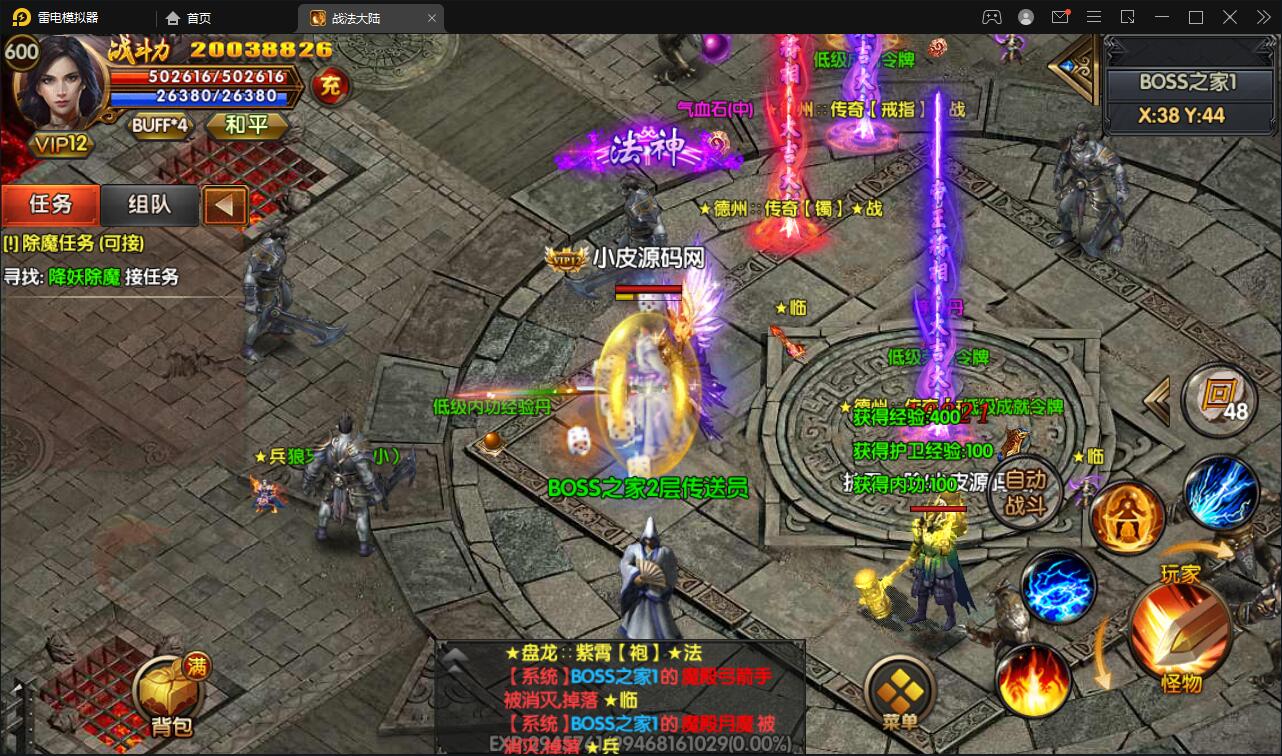
Task: Select the 首页 home tab
Action: pyautogui.click(x=188, y=17)
